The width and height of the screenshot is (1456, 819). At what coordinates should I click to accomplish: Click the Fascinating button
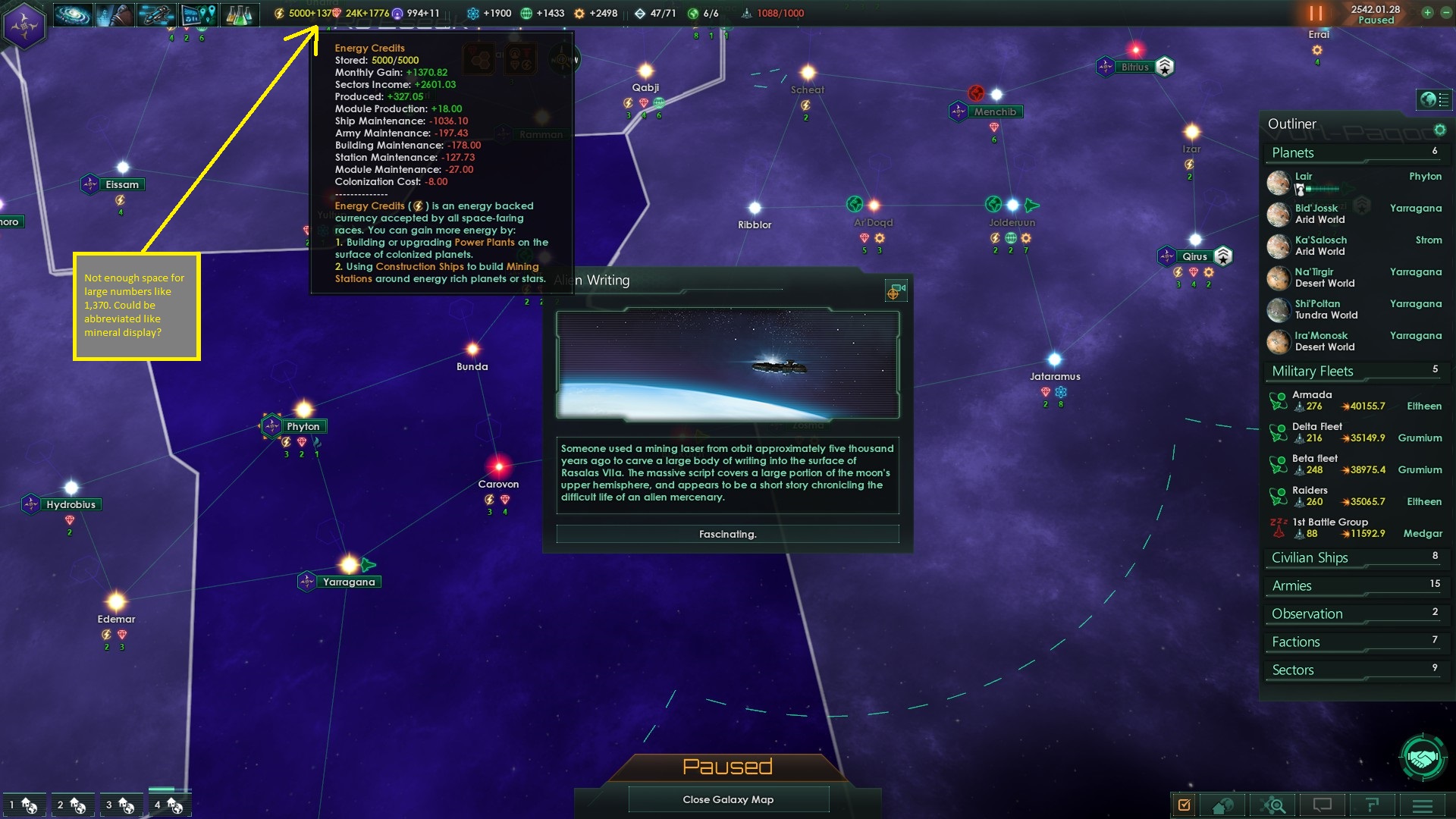click(727, 534)
